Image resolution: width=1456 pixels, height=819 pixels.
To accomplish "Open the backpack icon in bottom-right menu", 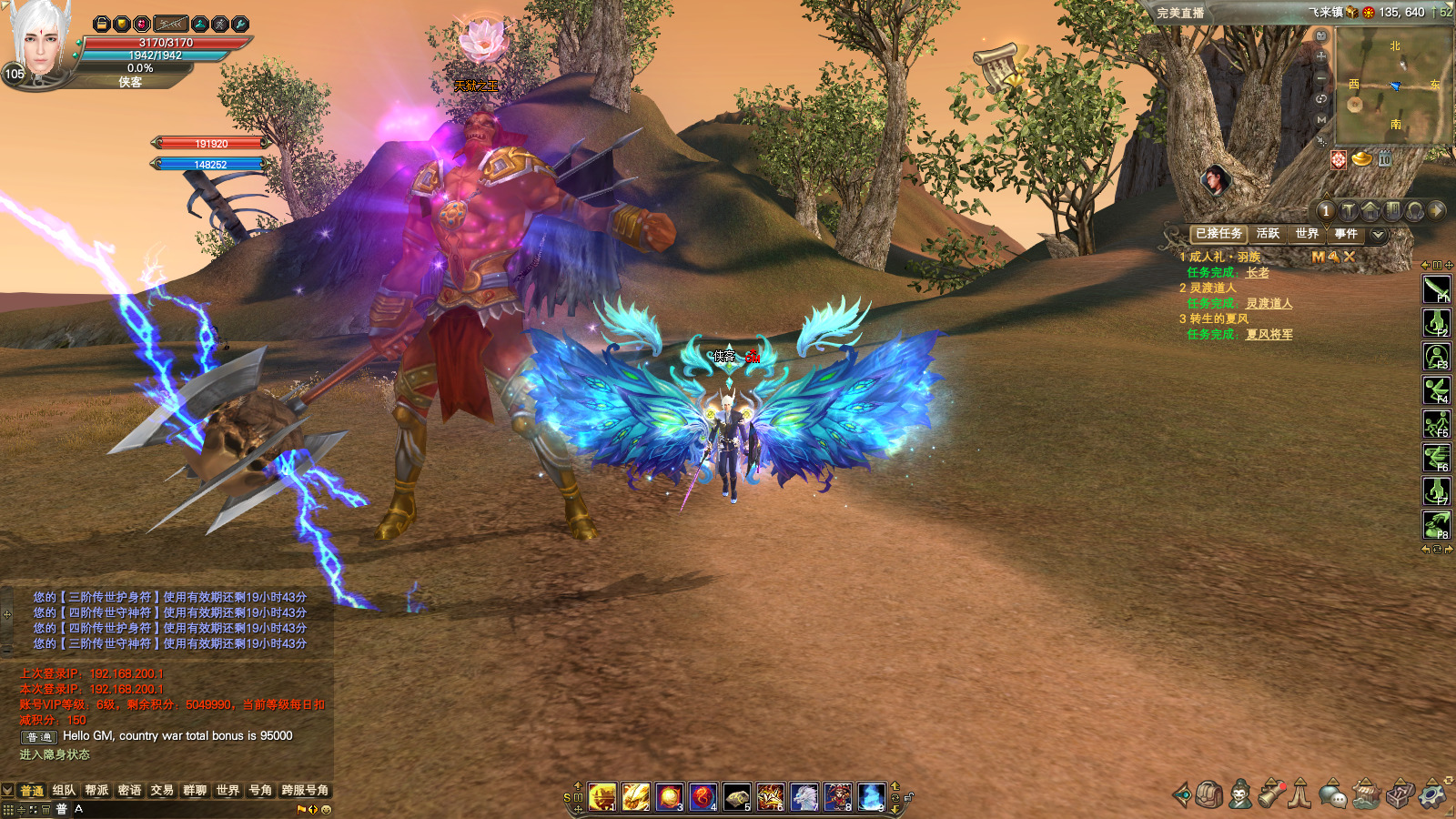I will pos(1208,794).
